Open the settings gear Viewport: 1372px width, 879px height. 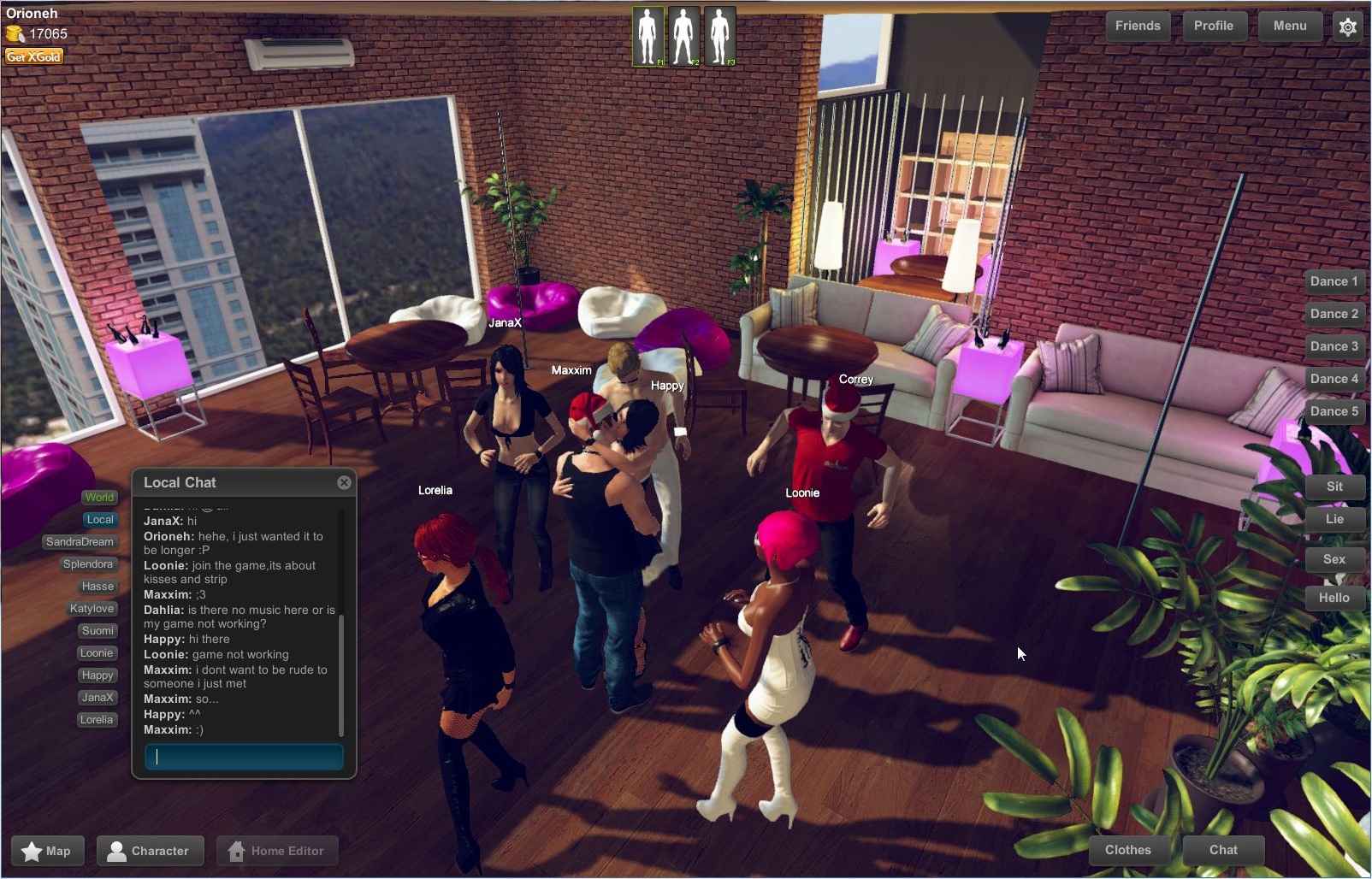click(1348, 27)
